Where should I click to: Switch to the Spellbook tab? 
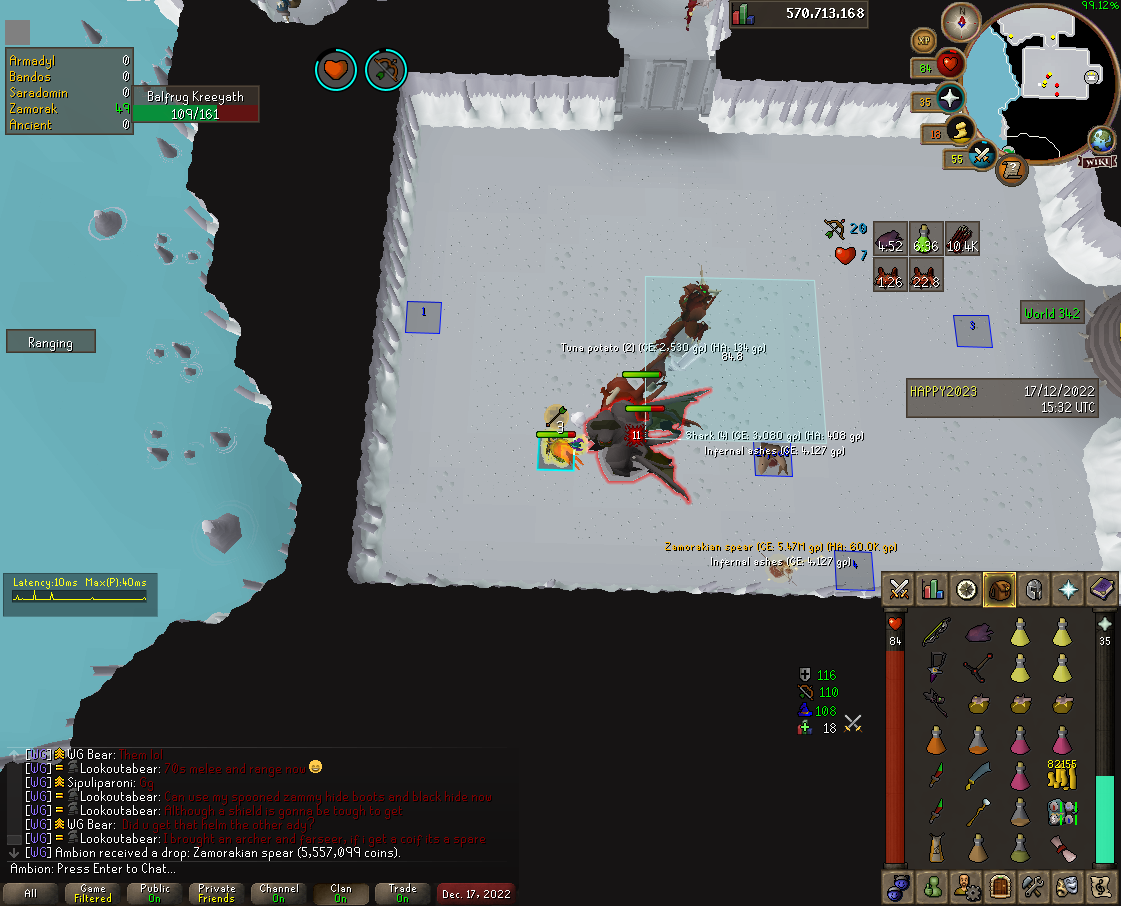click(x=1101, y=588)
